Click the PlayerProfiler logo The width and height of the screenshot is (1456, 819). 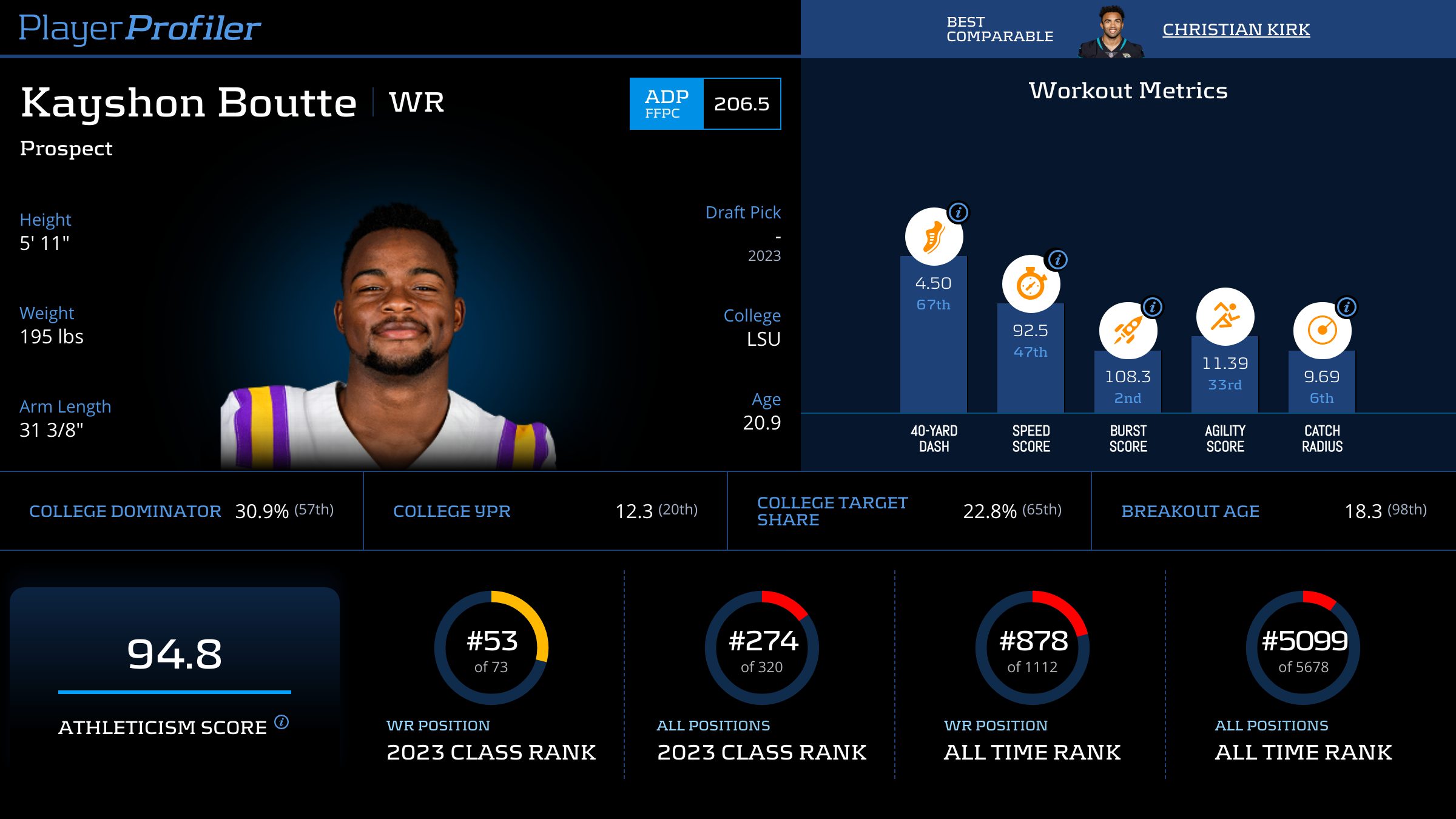point(140,29)
